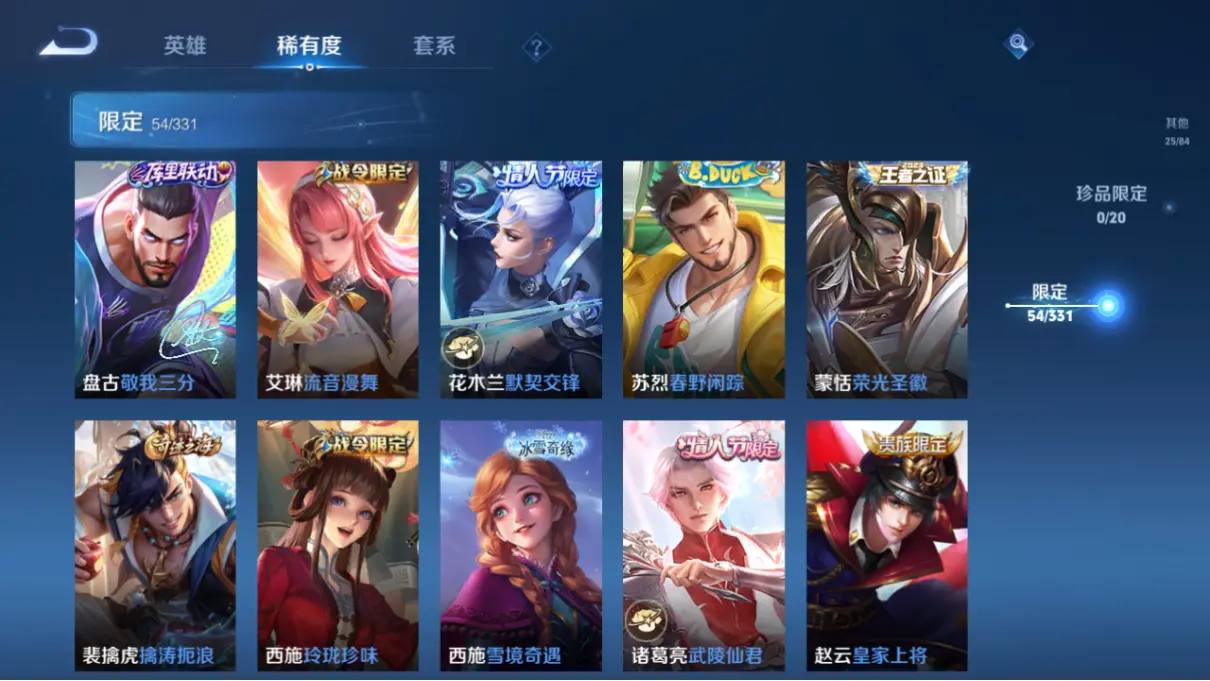Jump to the 其他 rarity section

tap(1177, 131)
